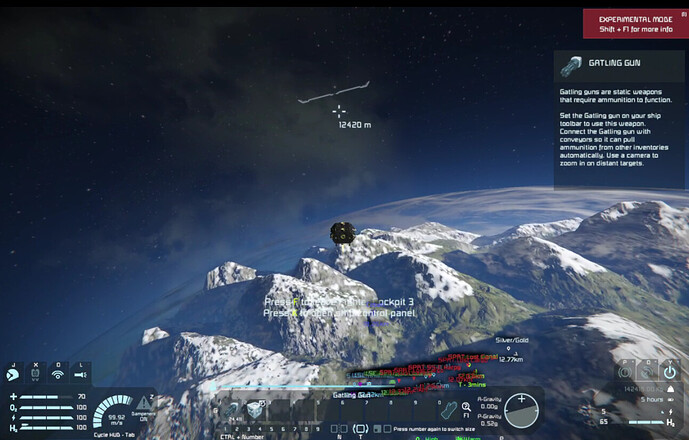This screenshot has width=689, height=440.
Task: Click the artificial horizon gravity indicator
Action: tap(520, 409)
